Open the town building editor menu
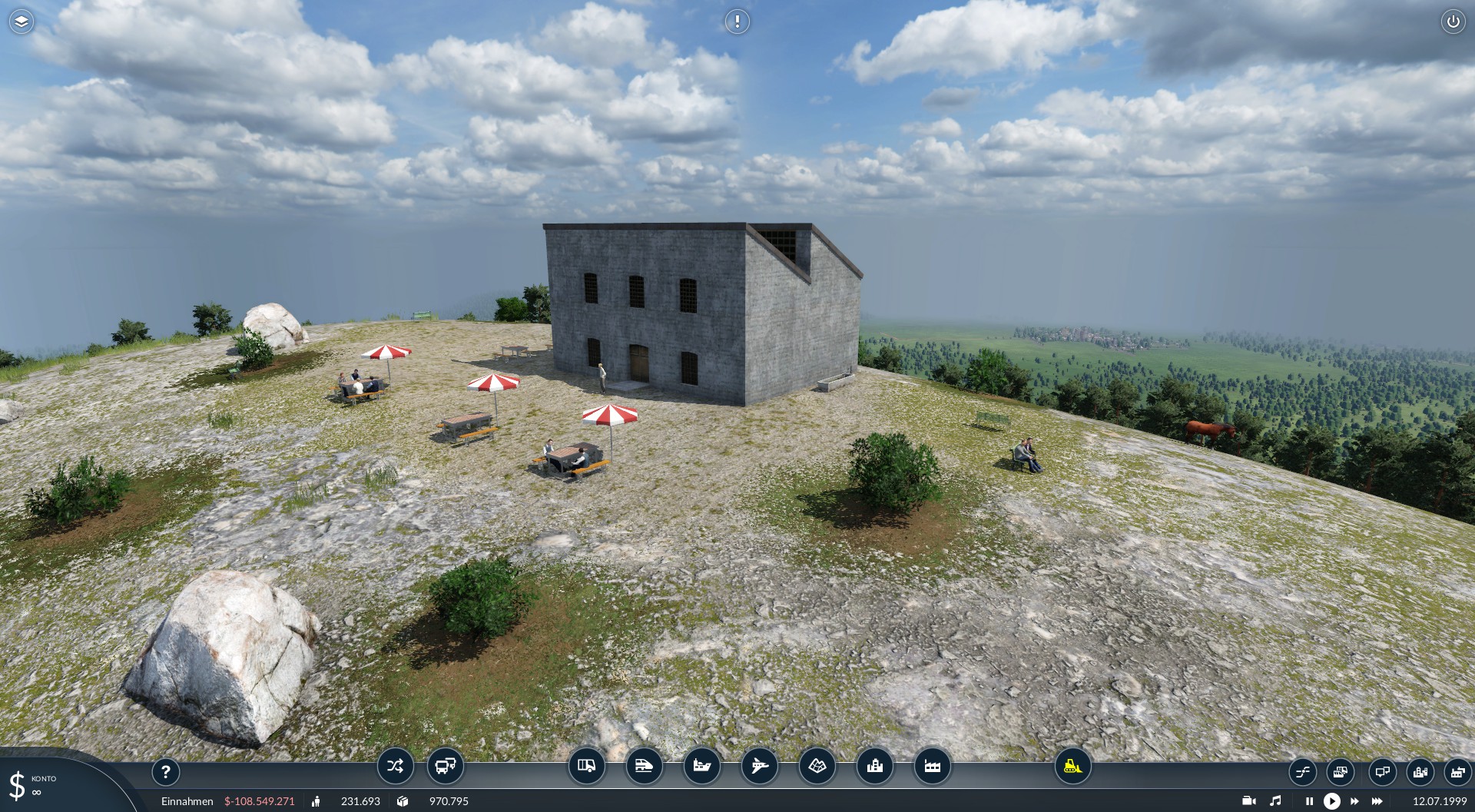The width and height of the screenshot is (1475, 812). click(875, 766)
